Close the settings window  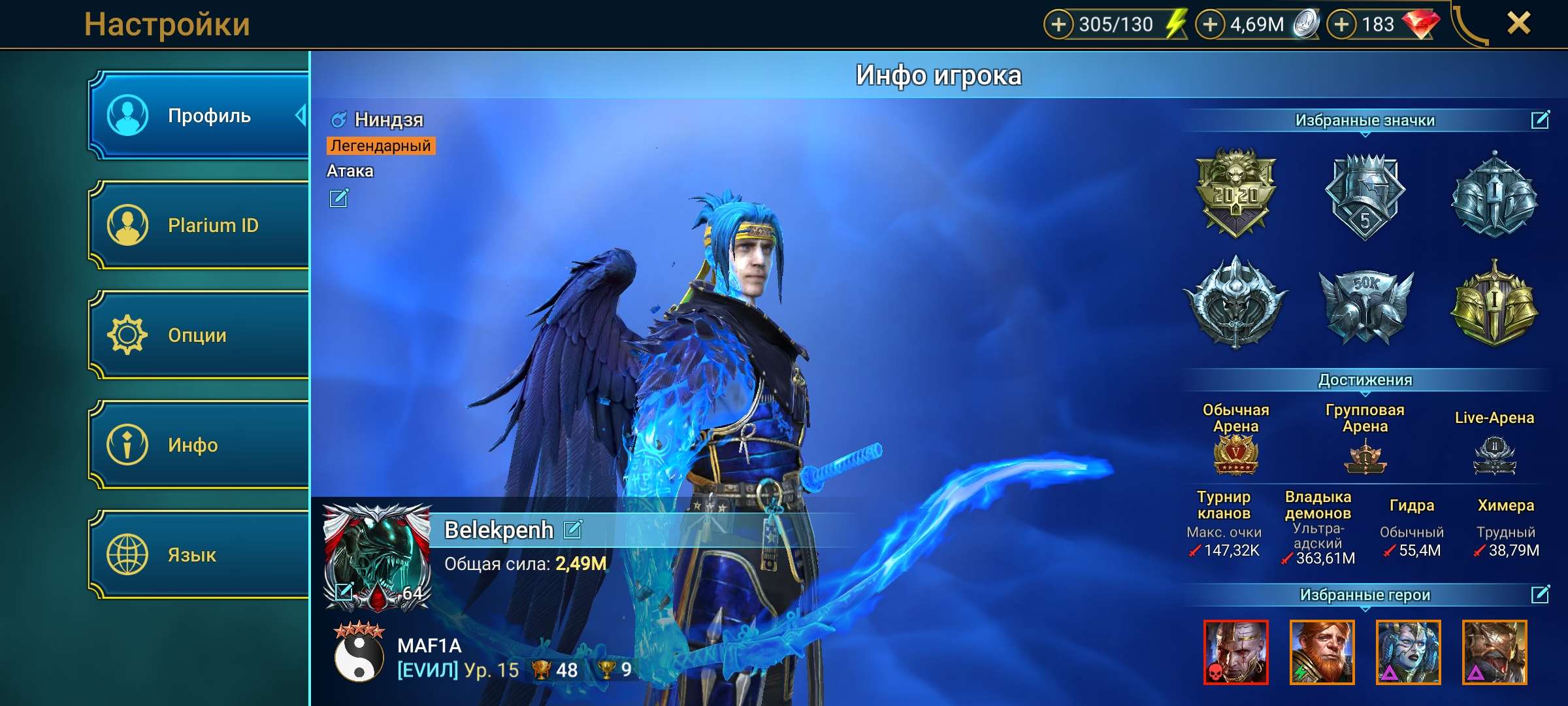point(1518,24)
